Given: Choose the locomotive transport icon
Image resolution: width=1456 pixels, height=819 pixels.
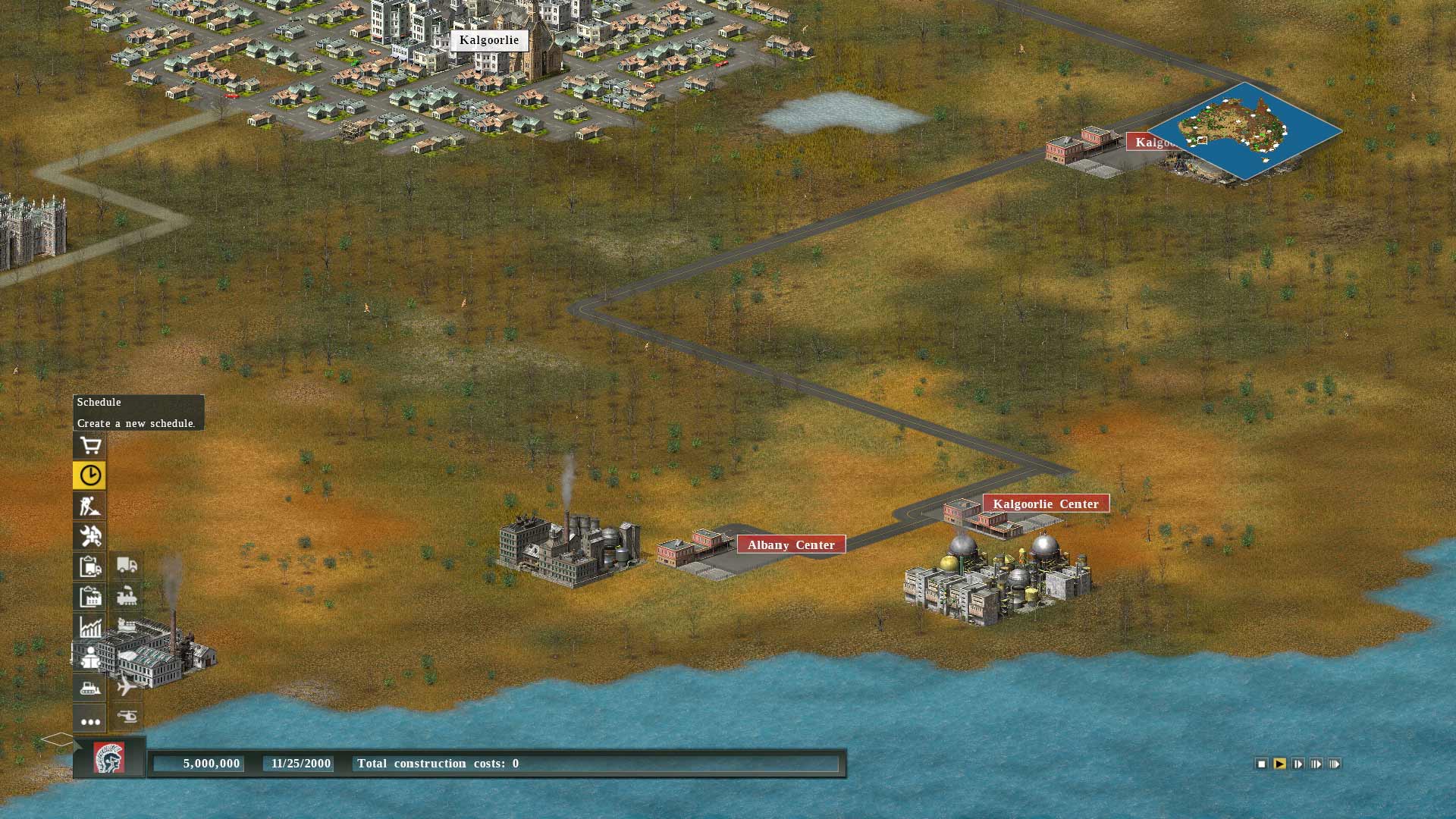Looking at the screenshot, I should pyautogui.click(x=126, y=598).
